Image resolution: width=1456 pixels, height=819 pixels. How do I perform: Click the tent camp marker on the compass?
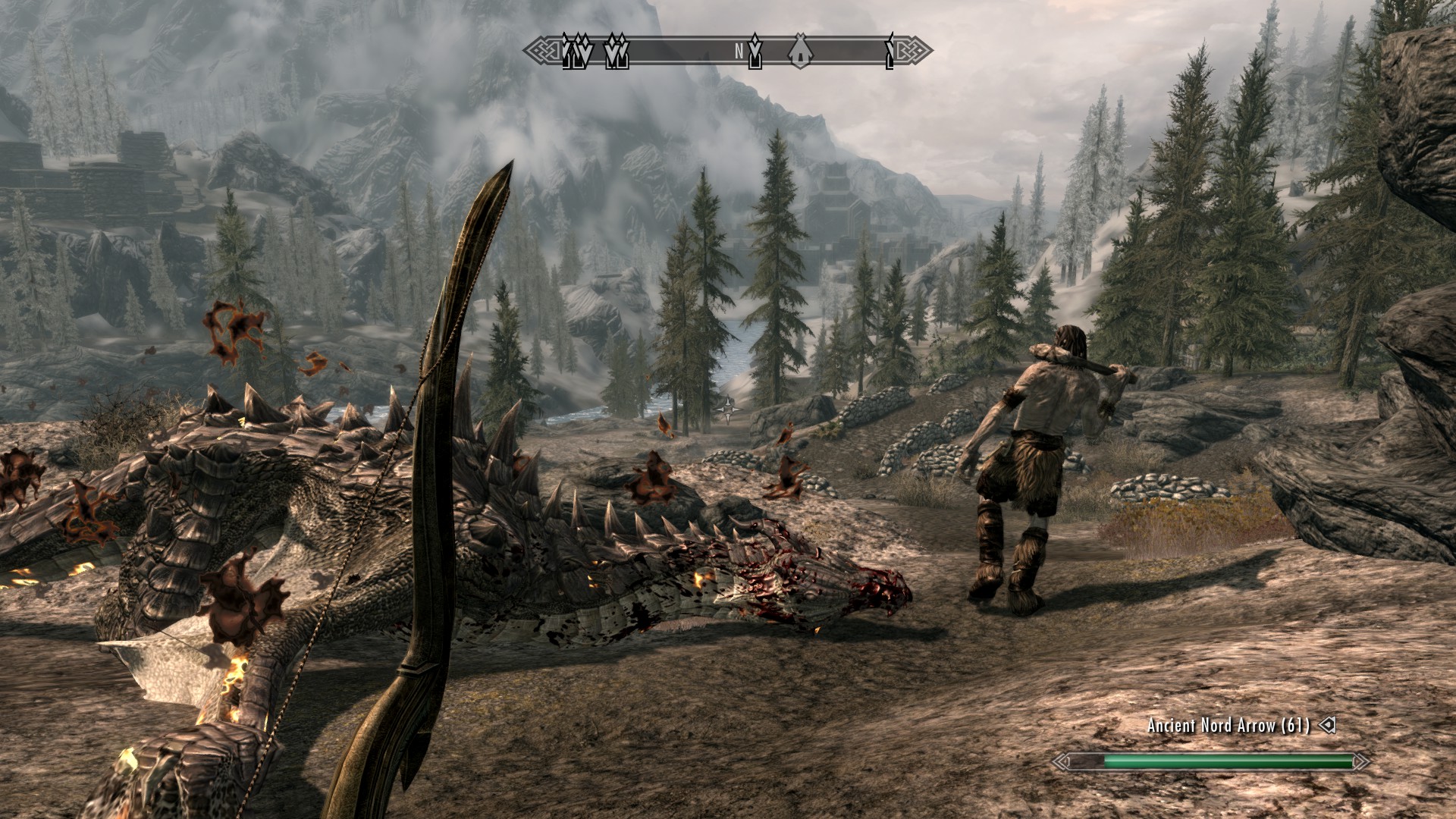pyautogui.click(x=801, y=52)
